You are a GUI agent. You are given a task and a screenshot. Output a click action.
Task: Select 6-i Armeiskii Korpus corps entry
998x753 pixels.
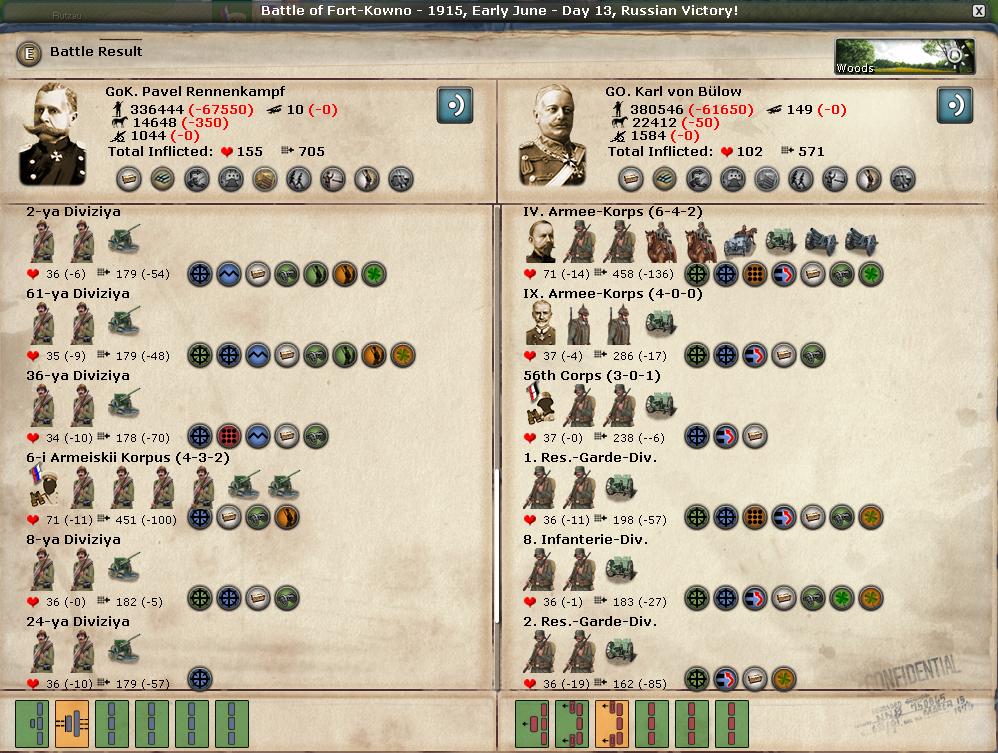127,458
